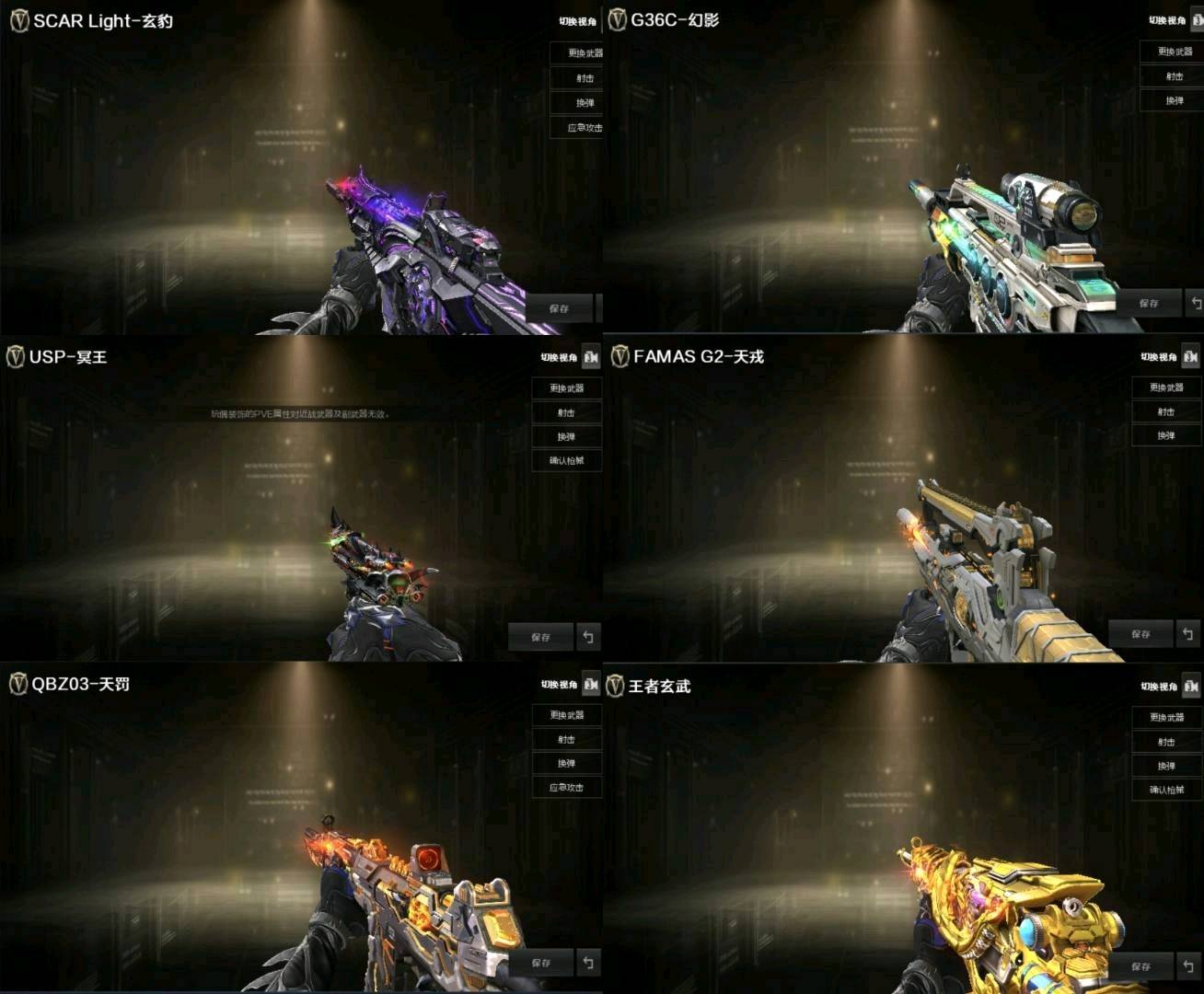Click the camera icon in 王者玄武 panel header
1204x994 pixels.
pos(1190,687)
